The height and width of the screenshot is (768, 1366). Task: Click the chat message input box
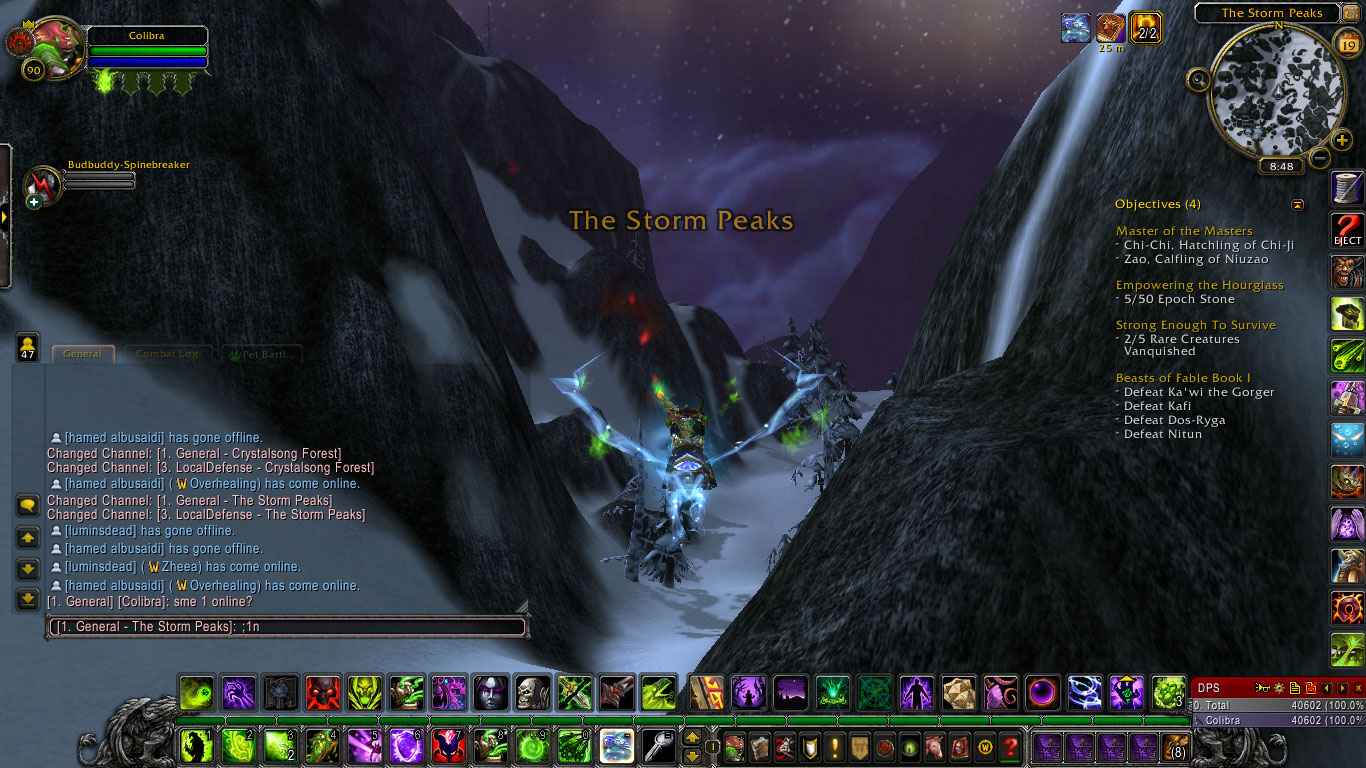point(288,627)
